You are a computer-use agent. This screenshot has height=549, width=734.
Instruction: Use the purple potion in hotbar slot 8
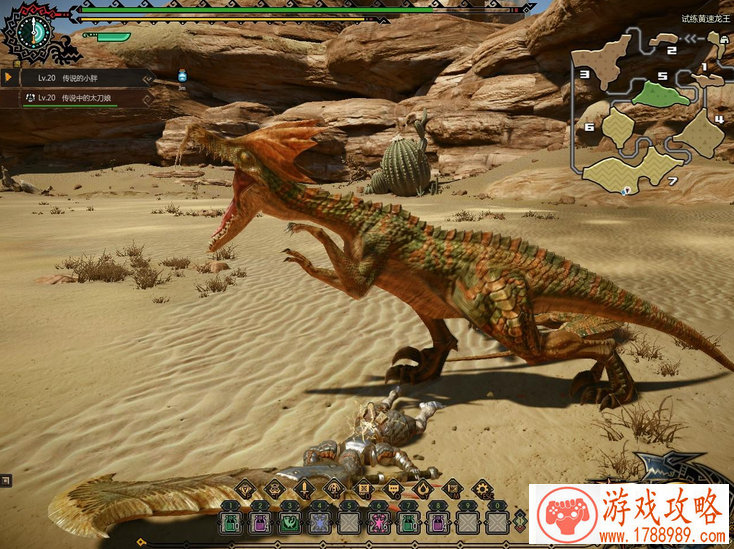[438, 521]
